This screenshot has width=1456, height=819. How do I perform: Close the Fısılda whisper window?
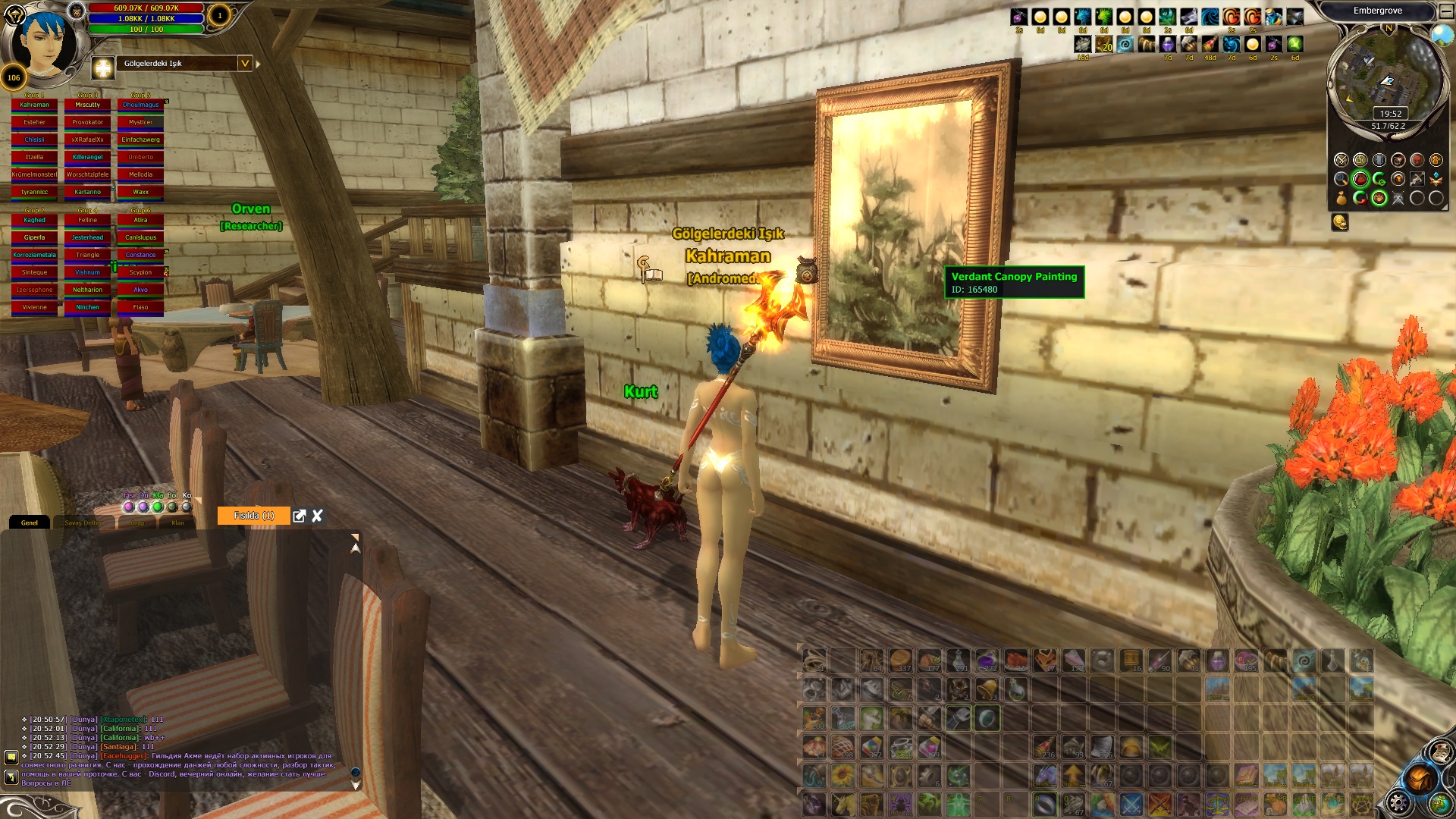coord(318,516)
